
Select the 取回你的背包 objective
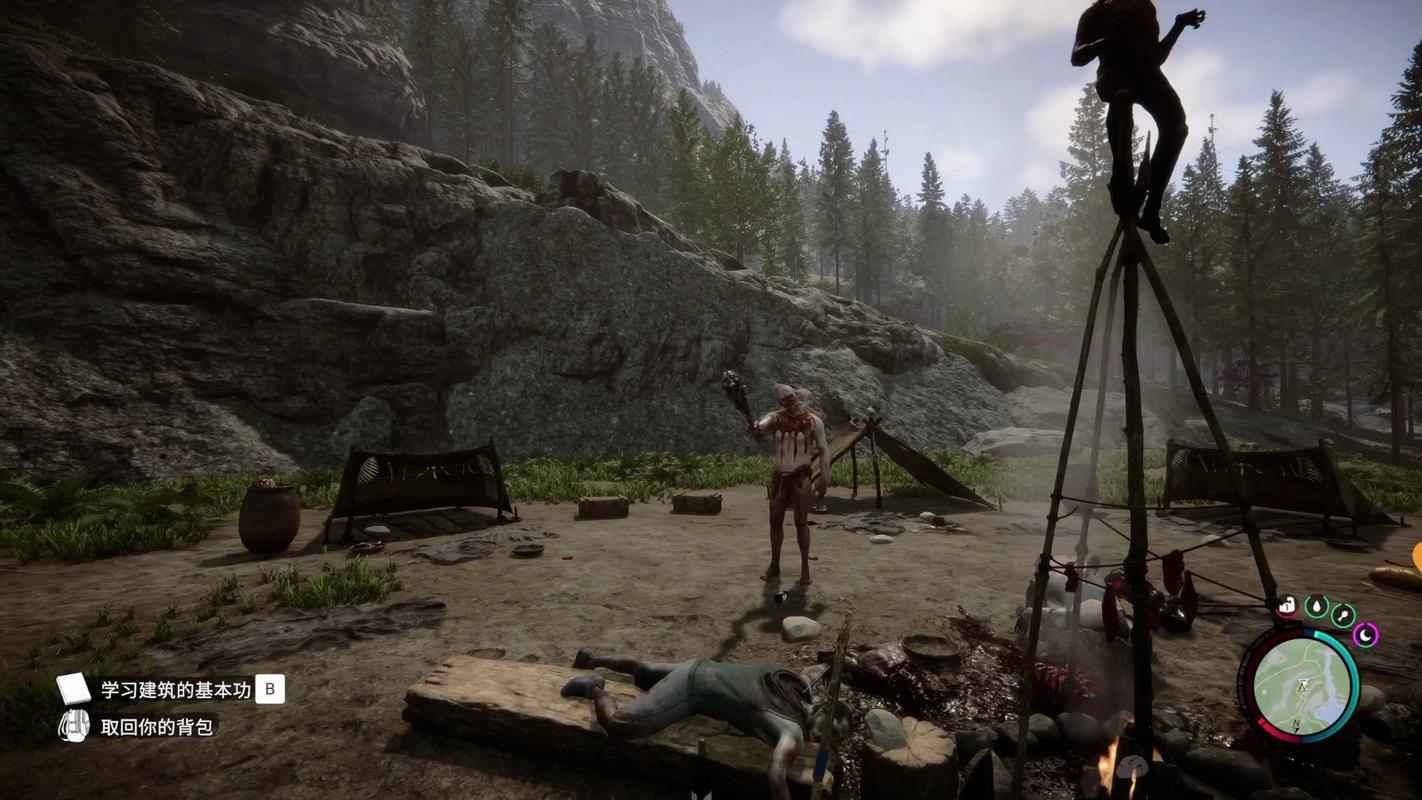(x=157, y=727)
